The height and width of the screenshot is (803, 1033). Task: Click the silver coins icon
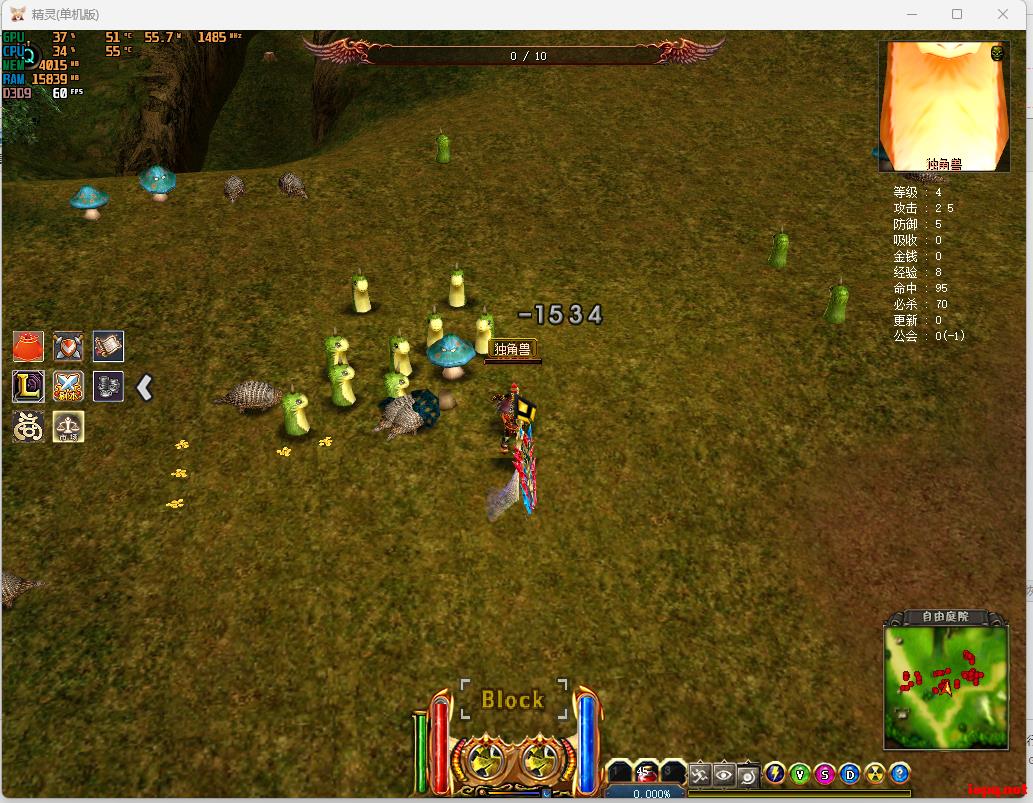pyautogui.click(x=108, y=386)
